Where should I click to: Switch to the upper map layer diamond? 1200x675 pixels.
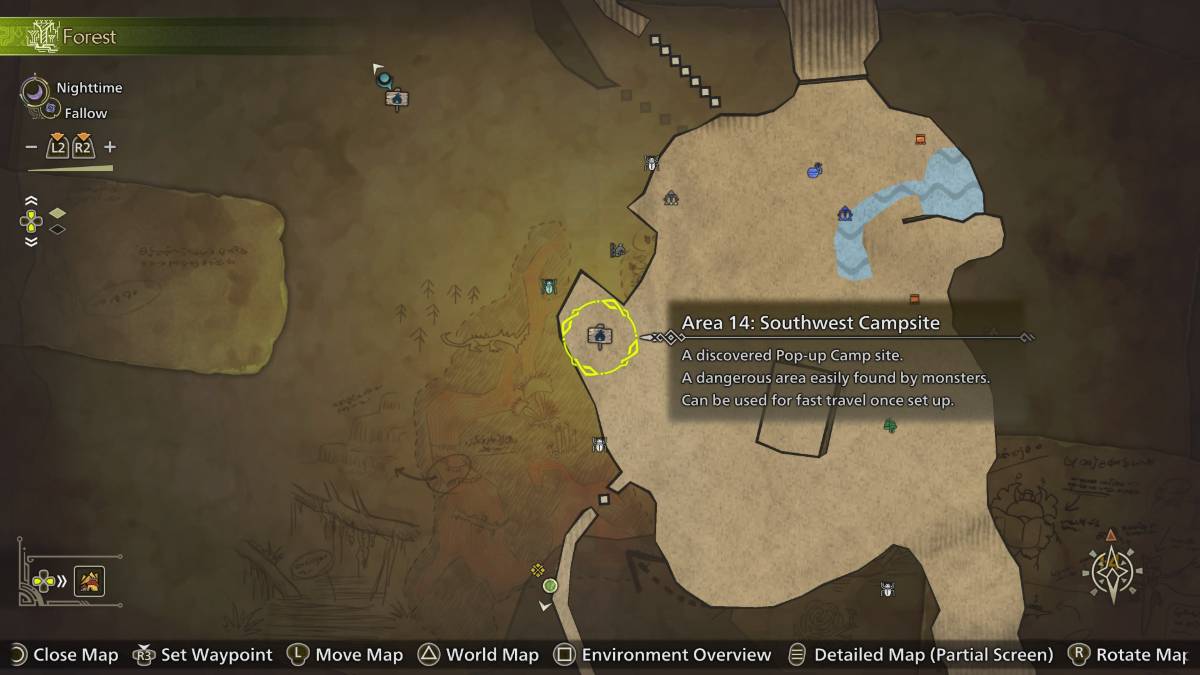[58, 213]
